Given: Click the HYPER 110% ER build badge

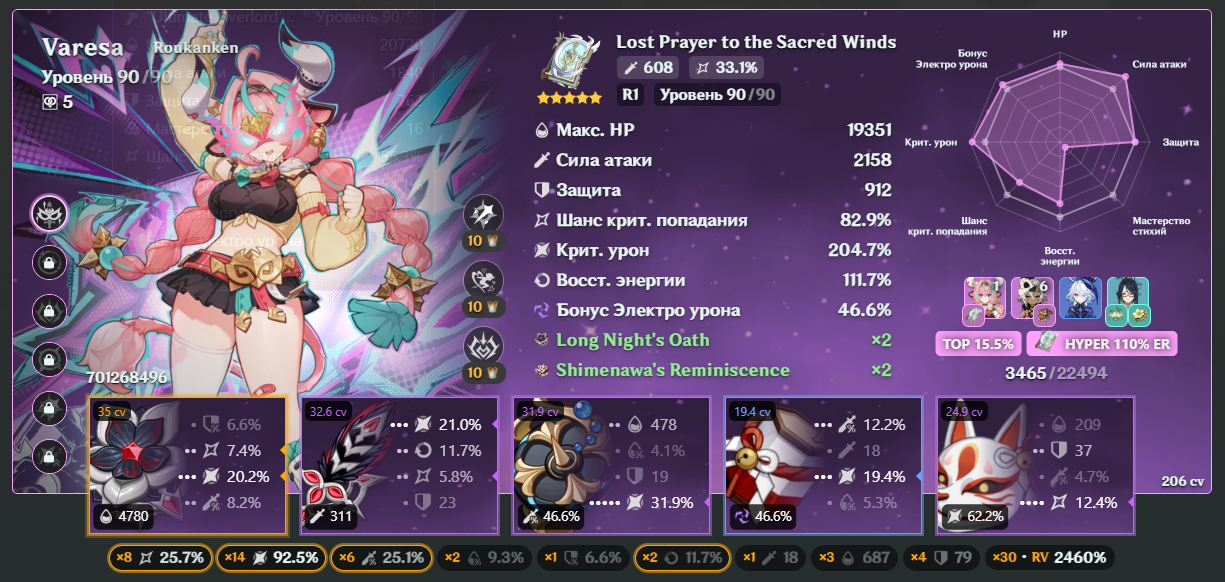Looking at the screenshot, I should [x=1101, y=344].
